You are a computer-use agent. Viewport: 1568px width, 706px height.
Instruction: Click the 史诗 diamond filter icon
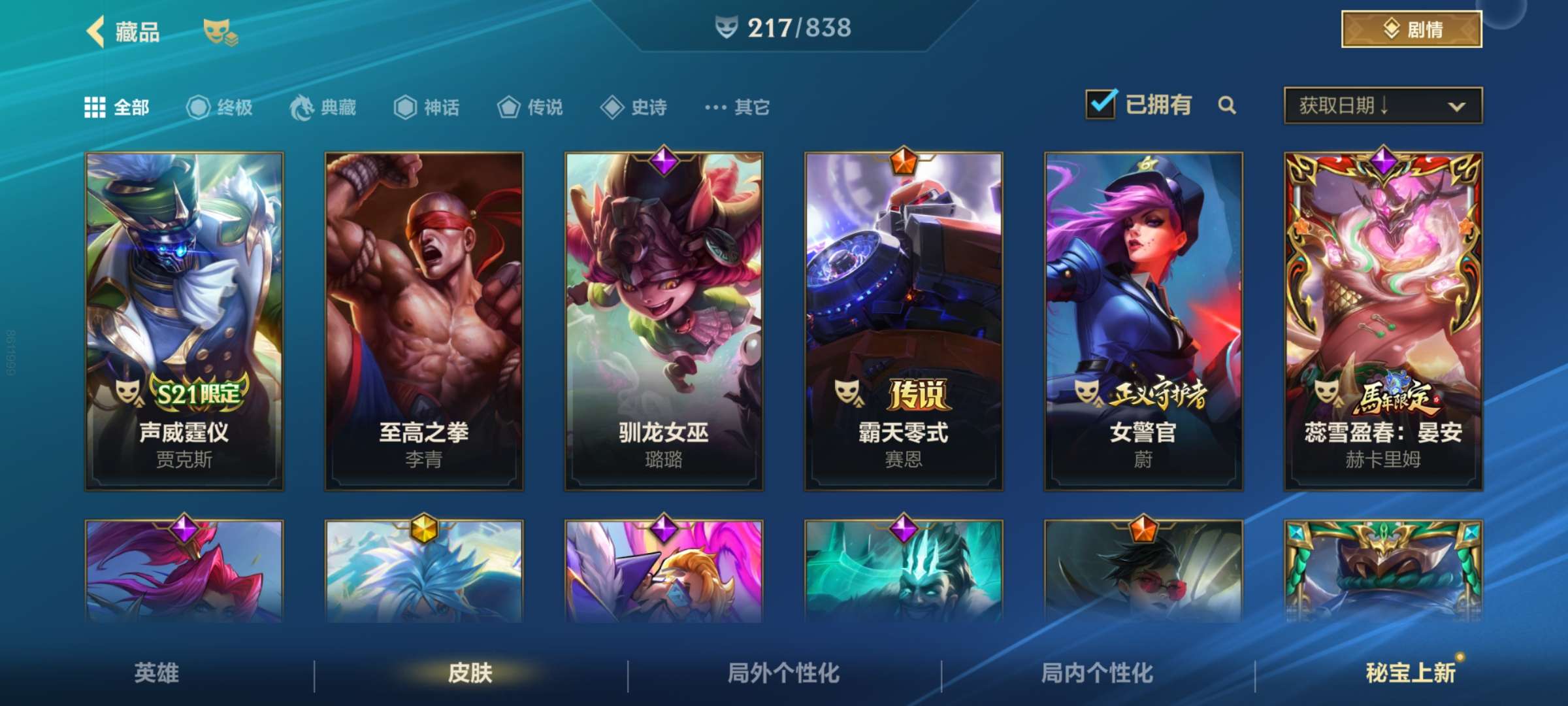tap(614, 108)
